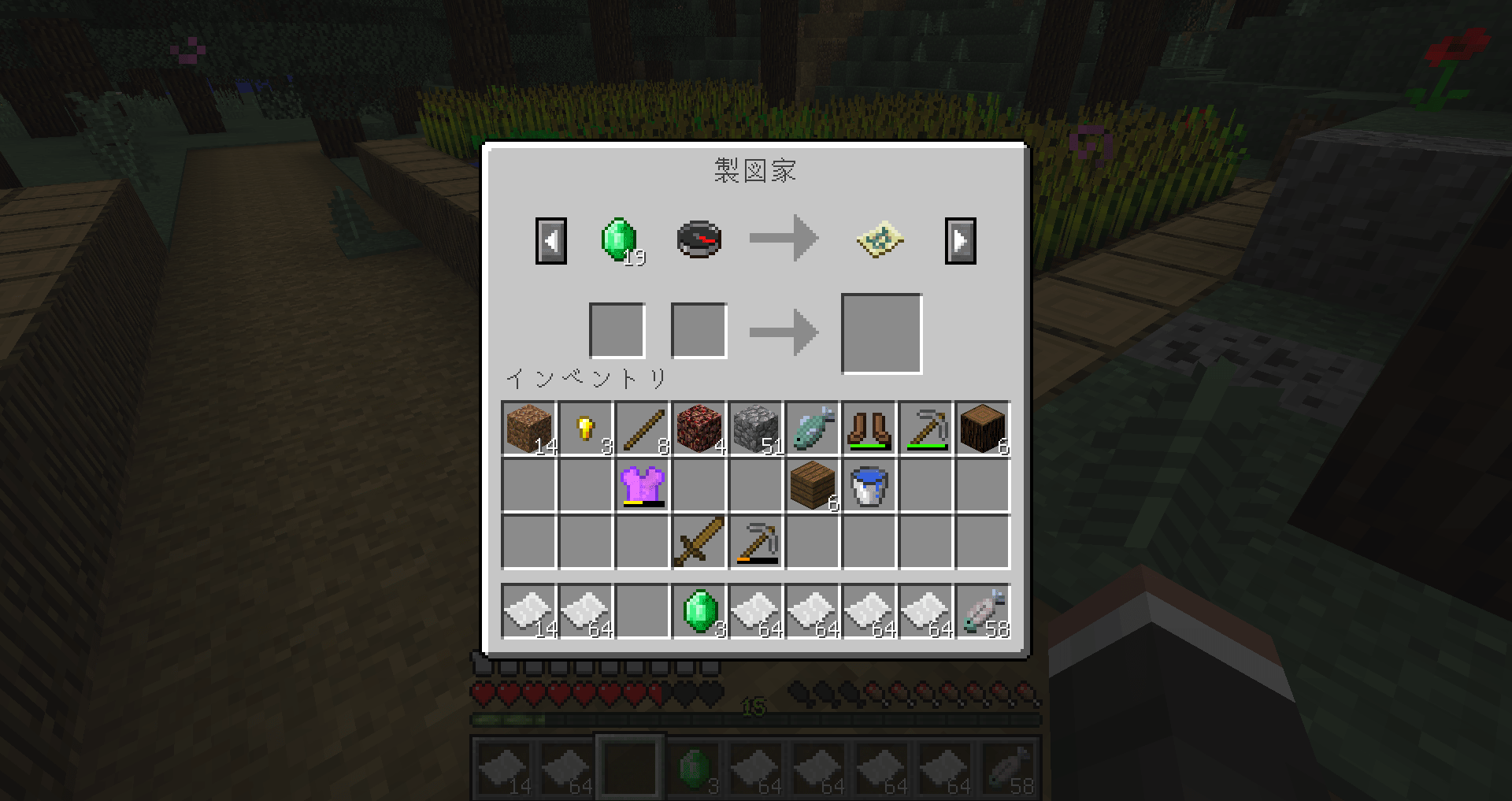This screenshot has height=801, width=1512.
Task: Select the raw cod in the inventory
Action: click(812, 429)
